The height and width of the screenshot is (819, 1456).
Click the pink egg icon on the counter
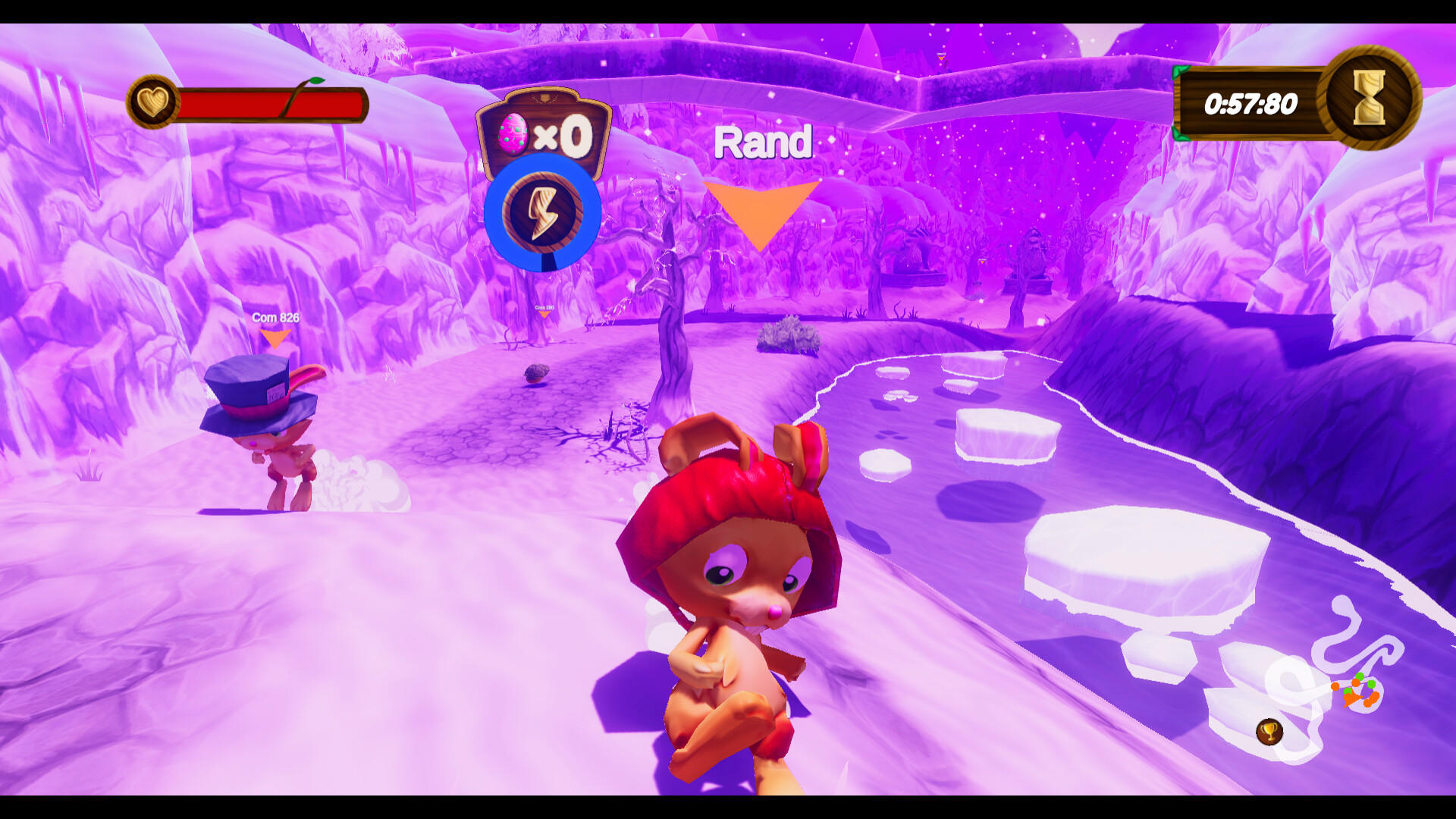pos(514,133)
